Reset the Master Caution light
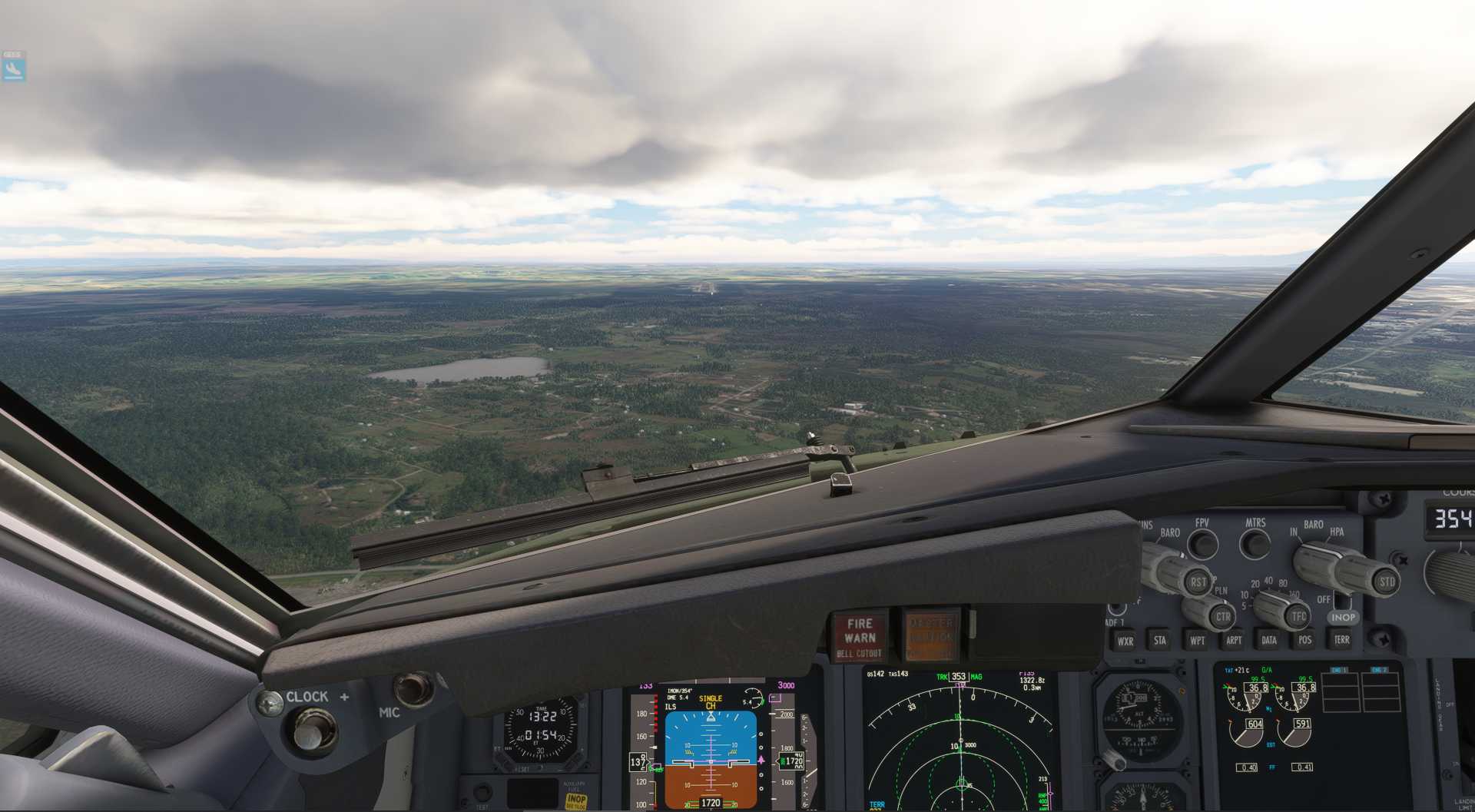The height and width of the screenshot is (812, 1475). [931, 636]
